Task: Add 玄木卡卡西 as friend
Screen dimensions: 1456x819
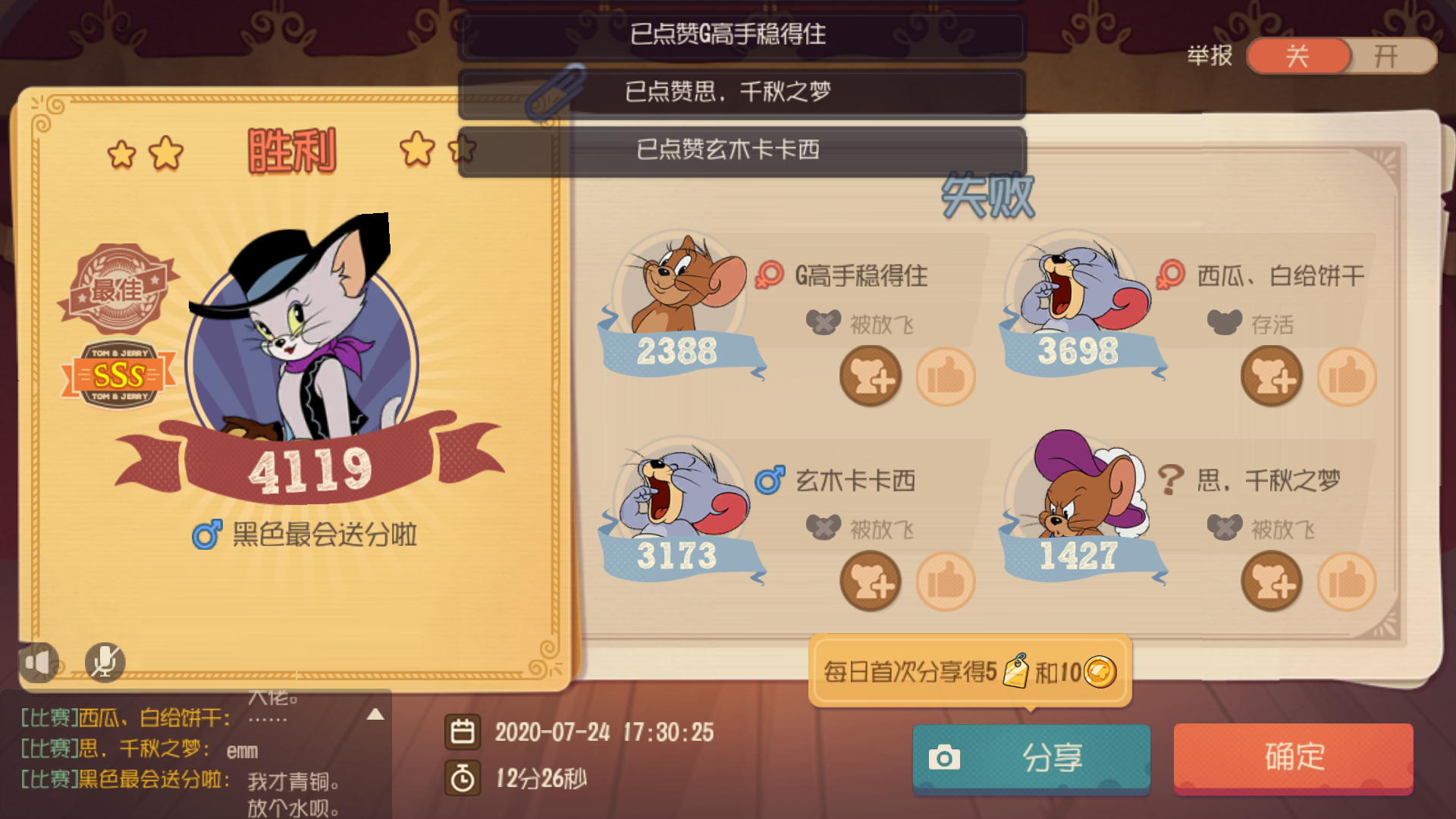Action: (x=871, y=582)
